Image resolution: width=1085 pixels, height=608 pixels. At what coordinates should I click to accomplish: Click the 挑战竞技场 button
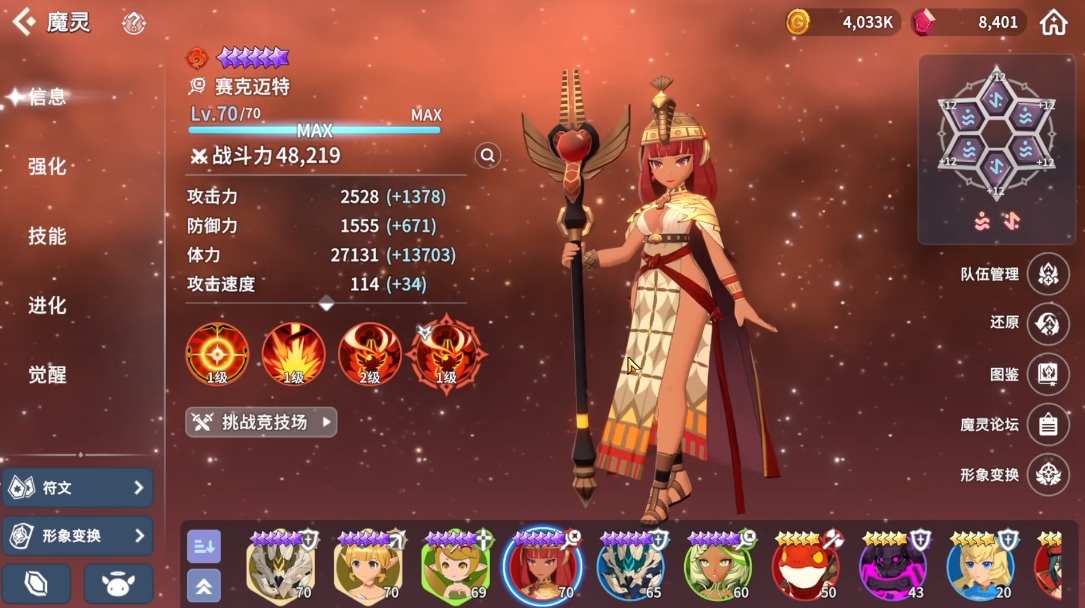(x=261, y=422)
